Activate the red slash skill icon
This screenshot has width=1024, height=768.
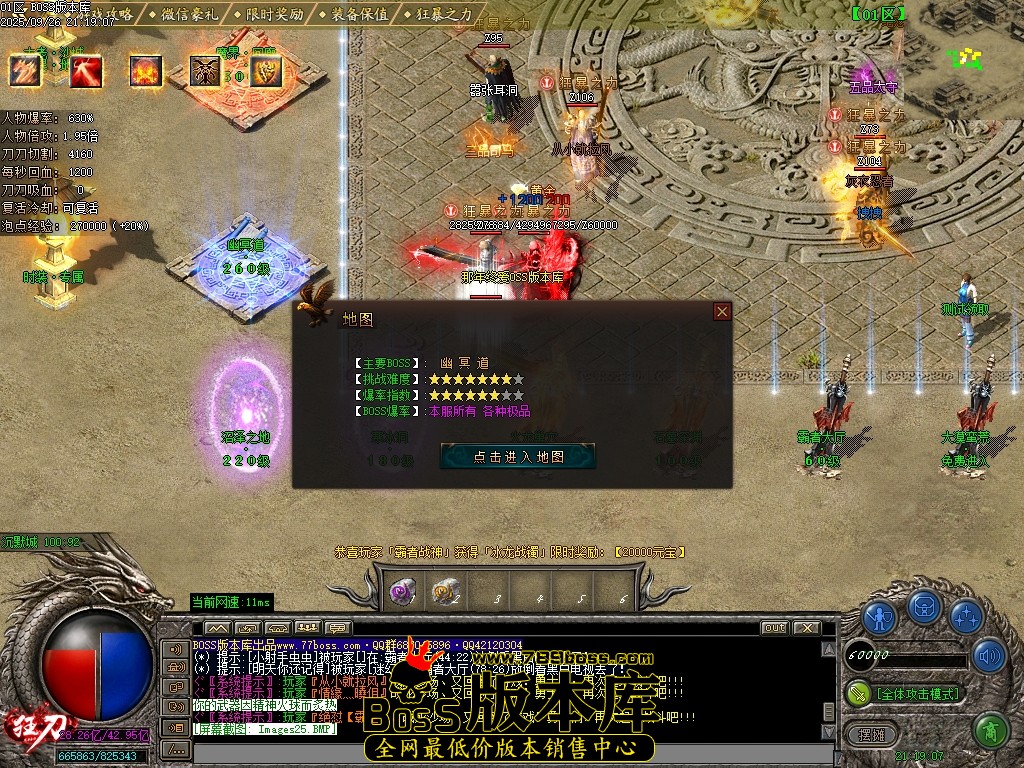tap(85, 70)
